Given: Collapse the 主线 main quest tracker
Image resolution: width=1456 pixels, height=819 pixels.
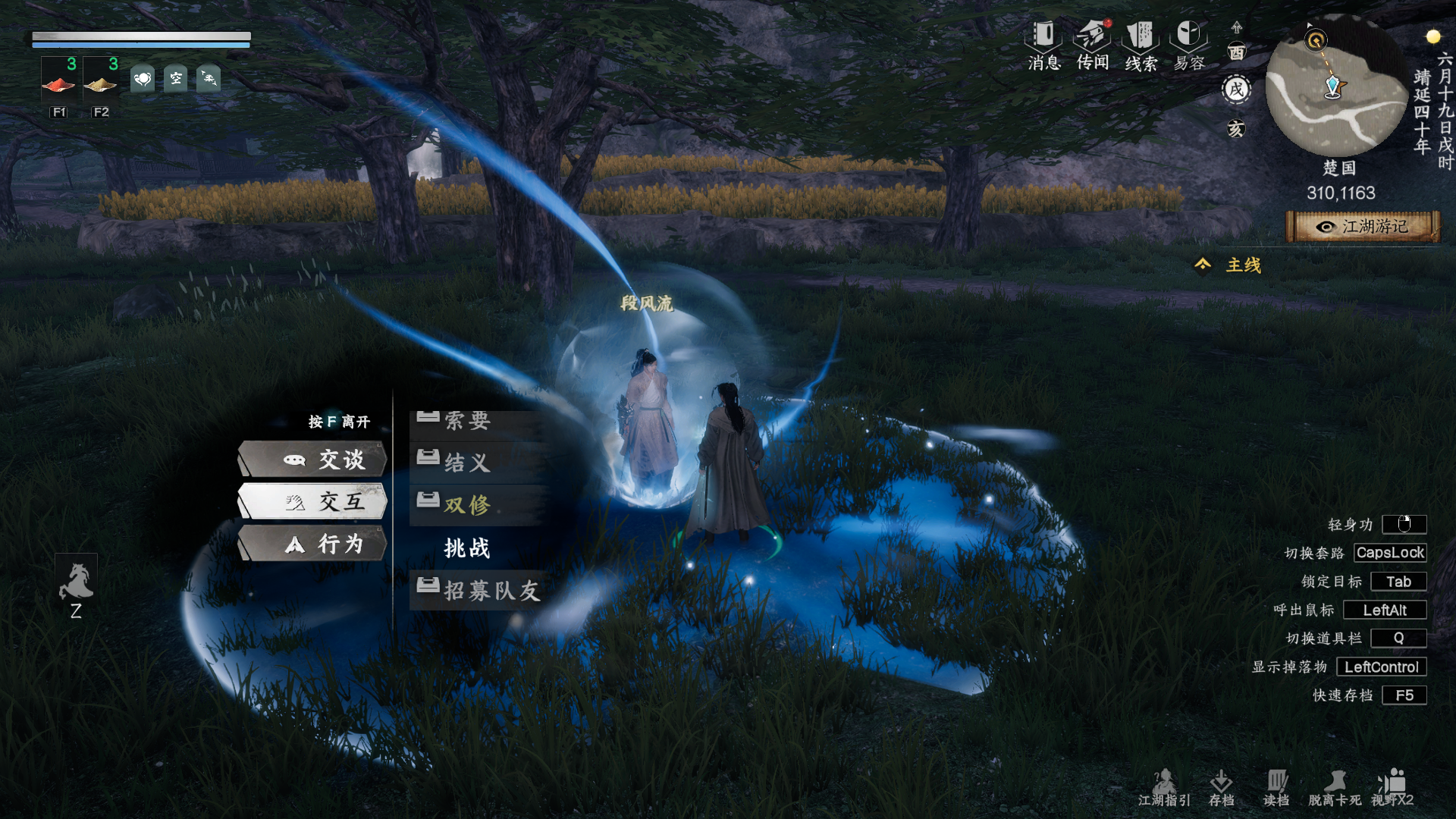Looking at the screenshot, I should [x=1203, y=265].
